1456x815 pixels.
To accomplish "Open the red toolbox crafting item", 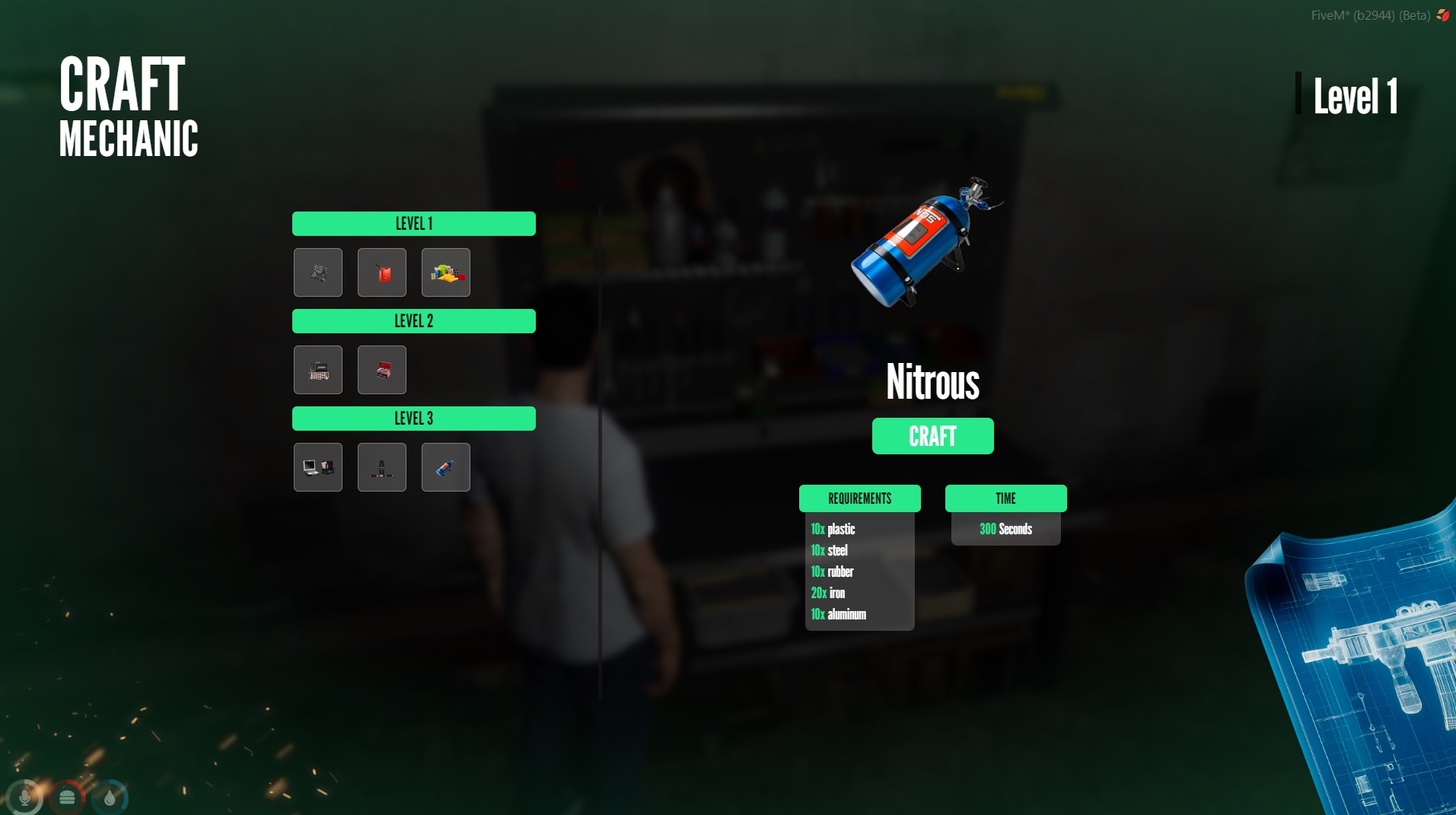I will (x=382, y=370).
